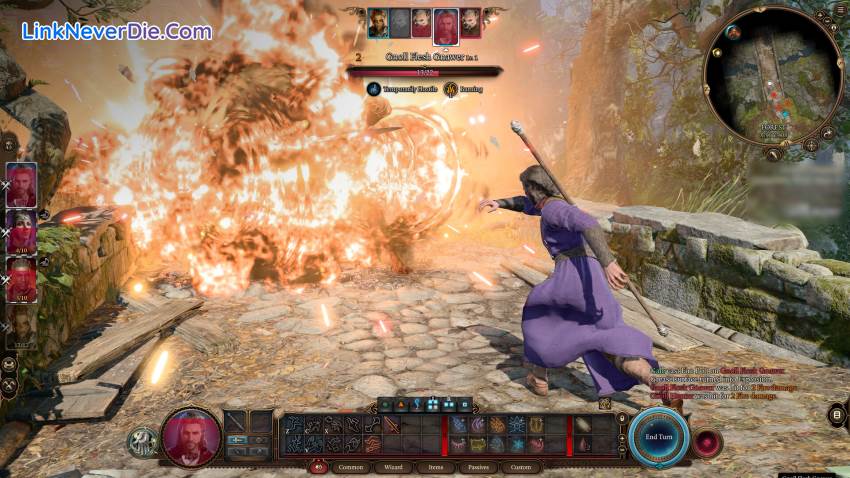
Task: Click the Temporarily Hostile status icon
Action: (x=373, y=89)
